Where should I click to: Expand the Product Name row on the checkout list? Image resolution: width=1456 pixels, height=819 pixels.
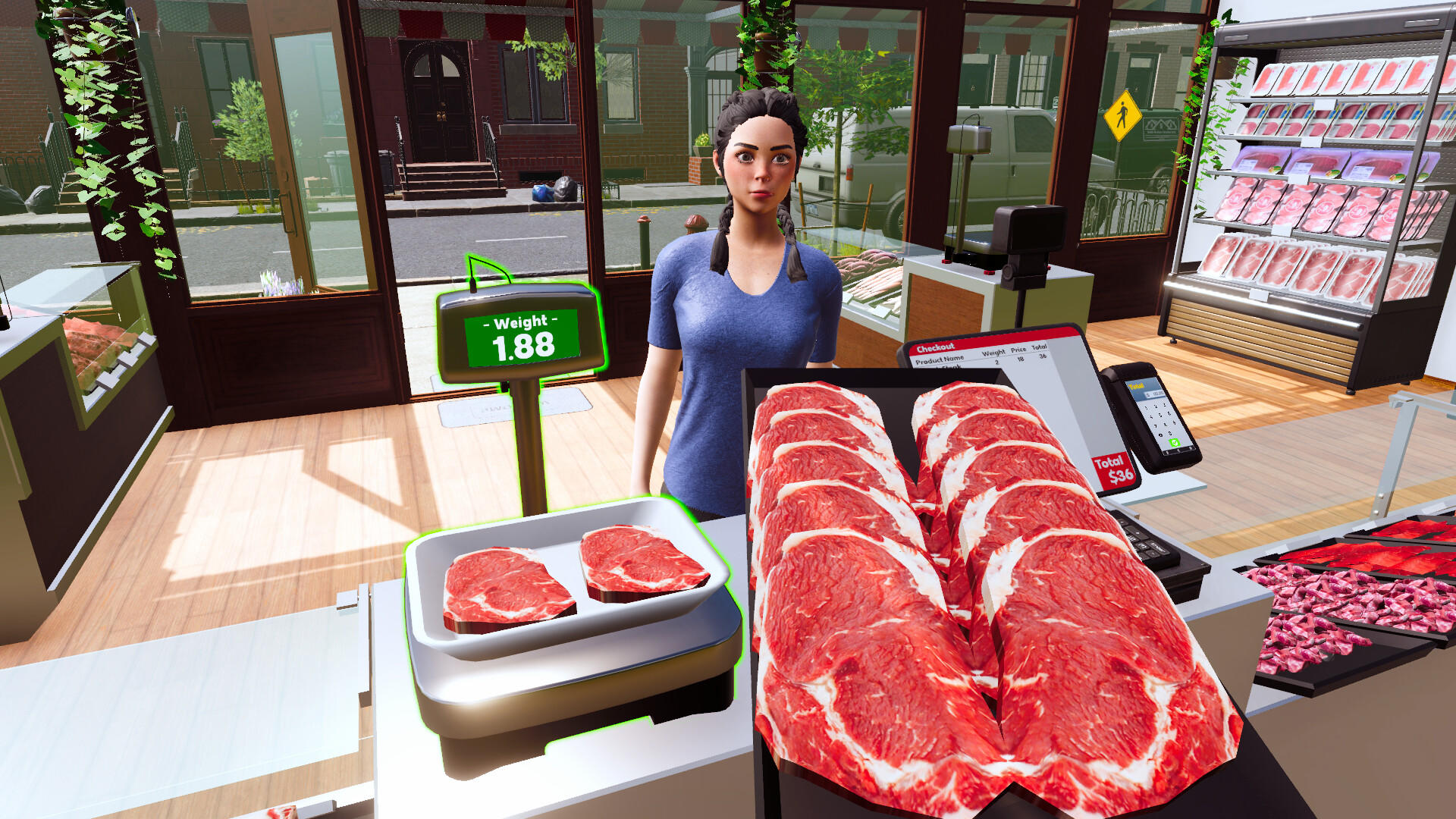pyautogui.click(x=940, y=359)
